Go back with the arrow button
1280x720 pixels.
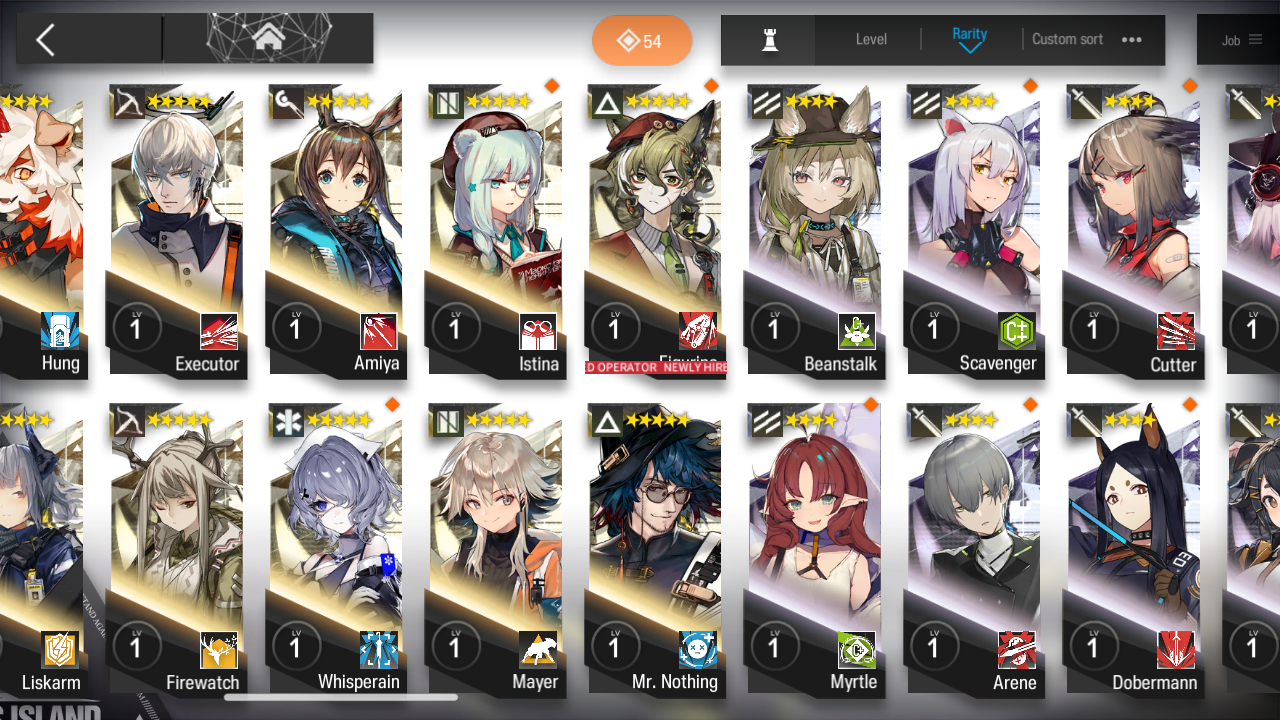tap(45, 40)
